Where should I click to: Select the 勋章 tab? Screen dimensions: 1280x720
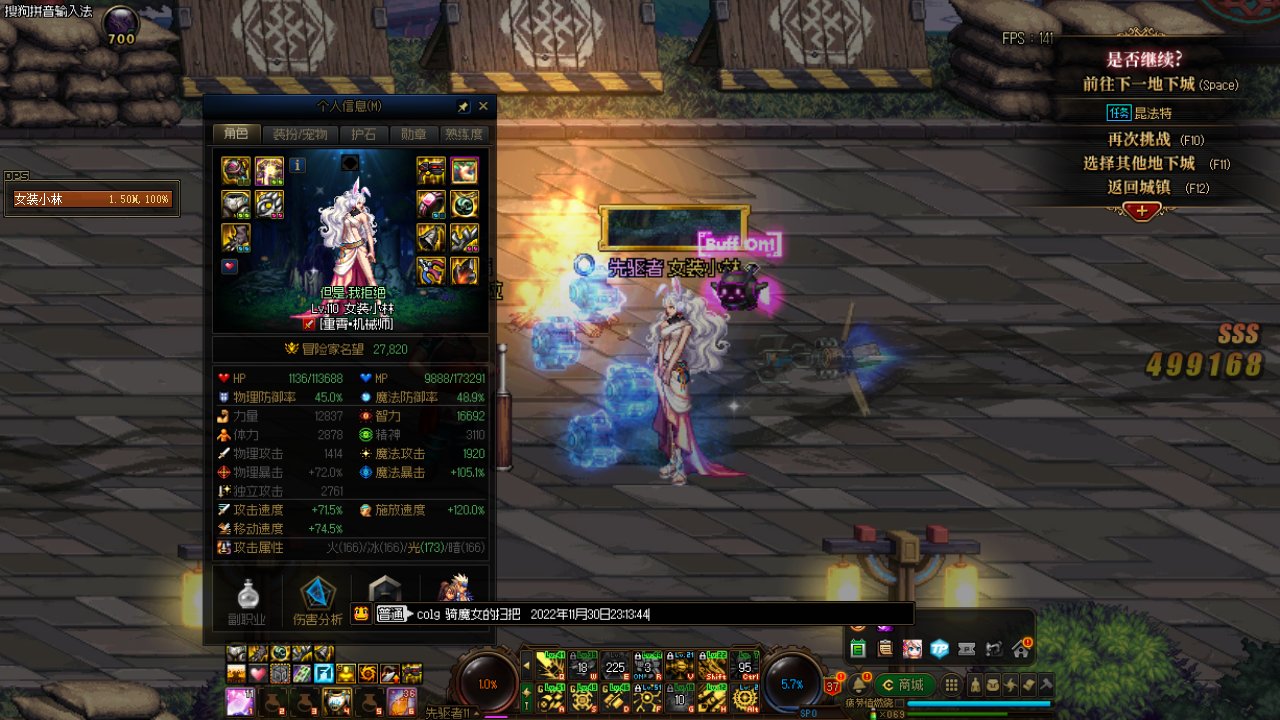(413, 134)
